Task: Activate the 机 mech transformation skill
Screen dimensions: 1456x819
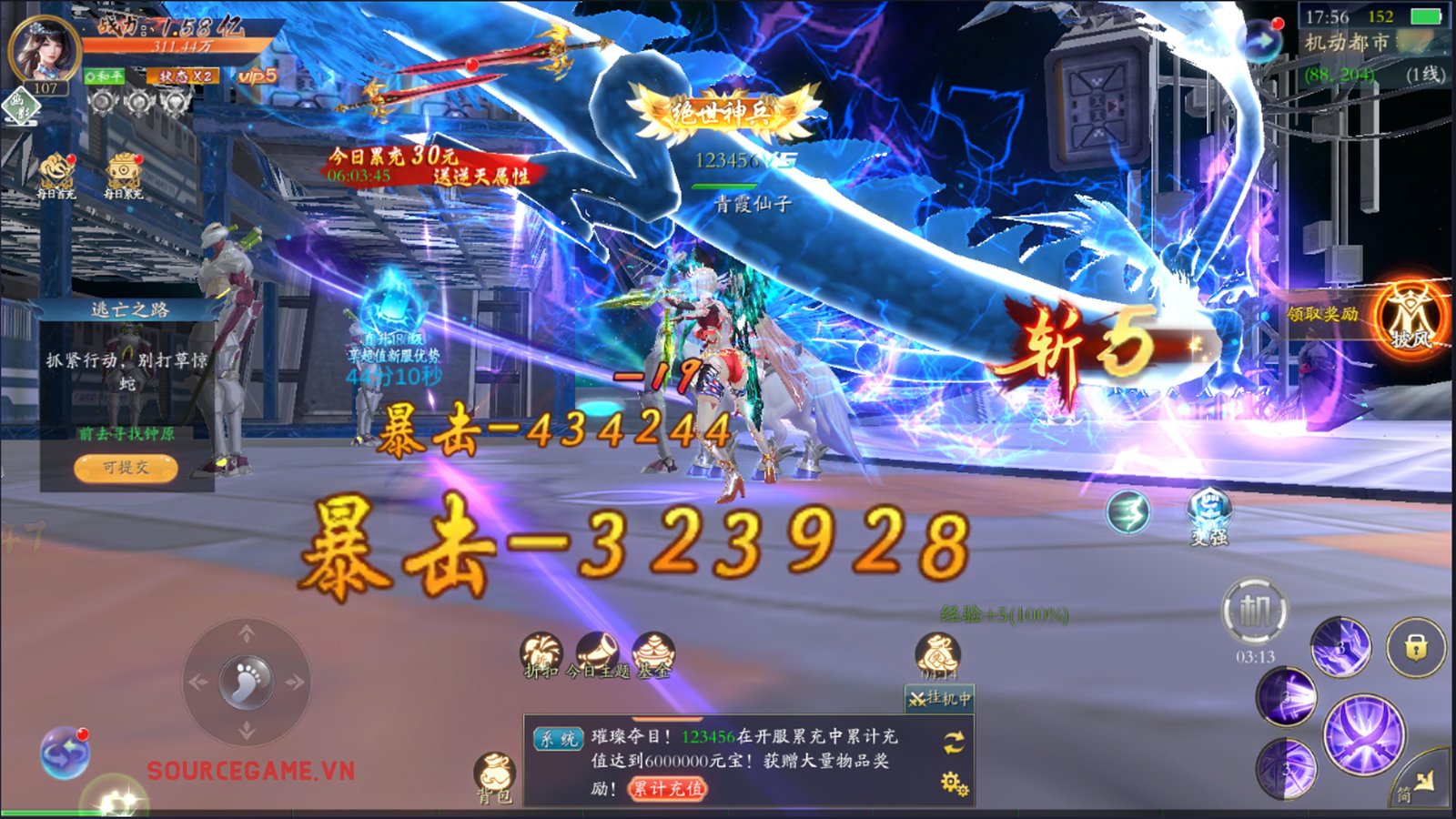Action: click(1255, 611)
